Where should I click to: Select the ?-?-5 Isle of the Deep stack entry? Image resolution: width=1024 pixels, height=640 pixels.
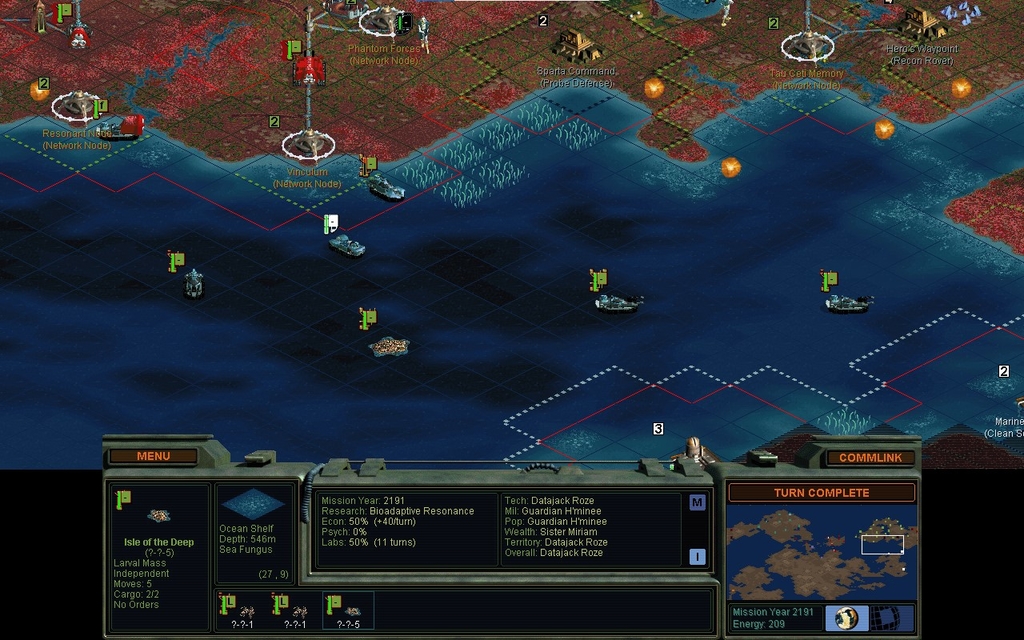click(x=348, y=610)
